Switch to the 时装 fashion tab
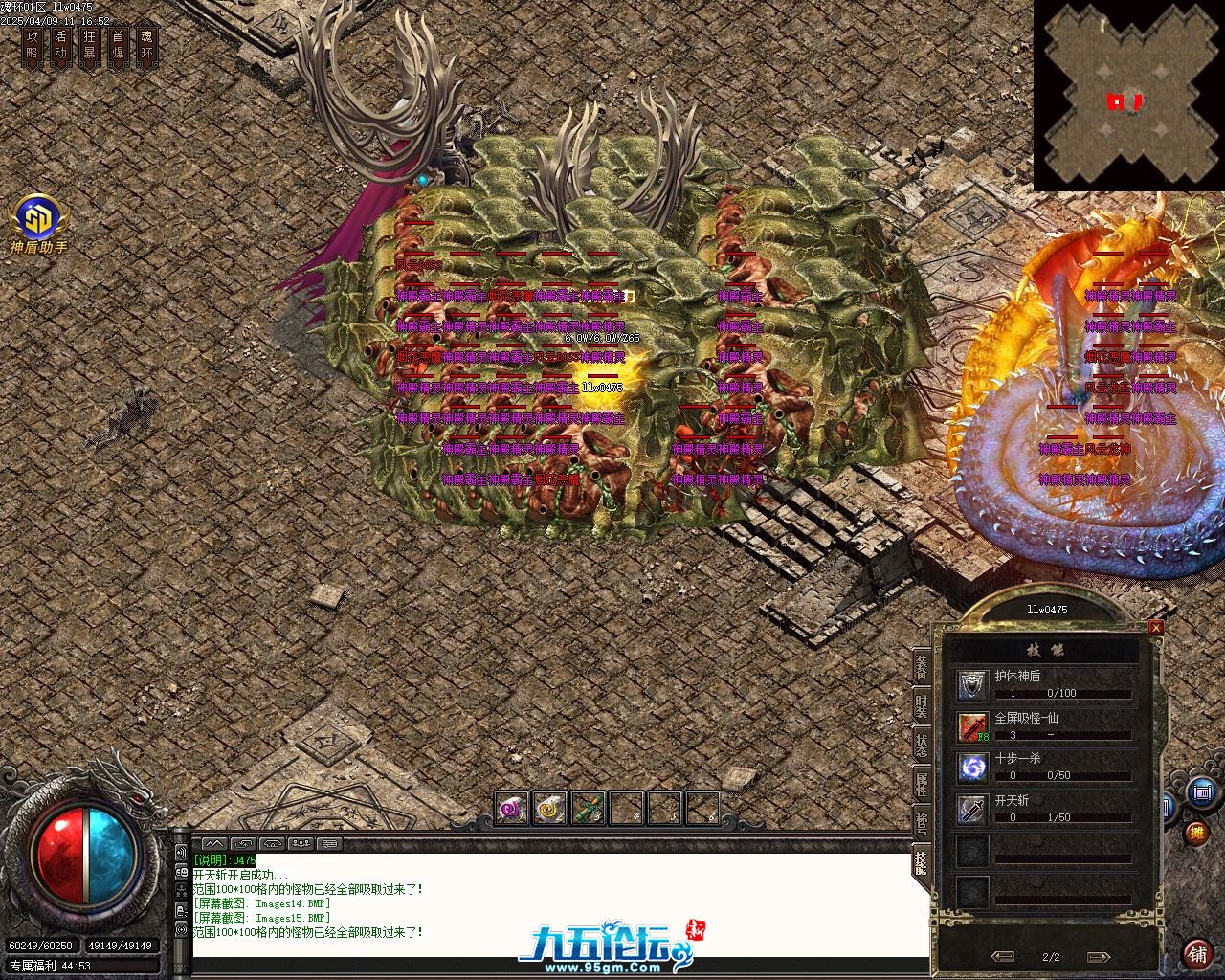Viewport: 1225px width, 980px height. tap(921, 706)
